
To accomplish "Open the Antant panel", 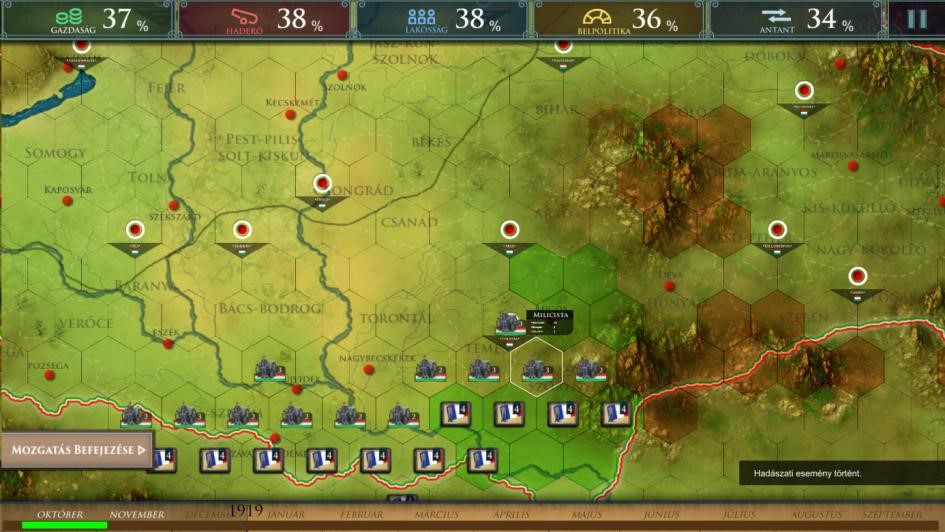I will [795, 20].
